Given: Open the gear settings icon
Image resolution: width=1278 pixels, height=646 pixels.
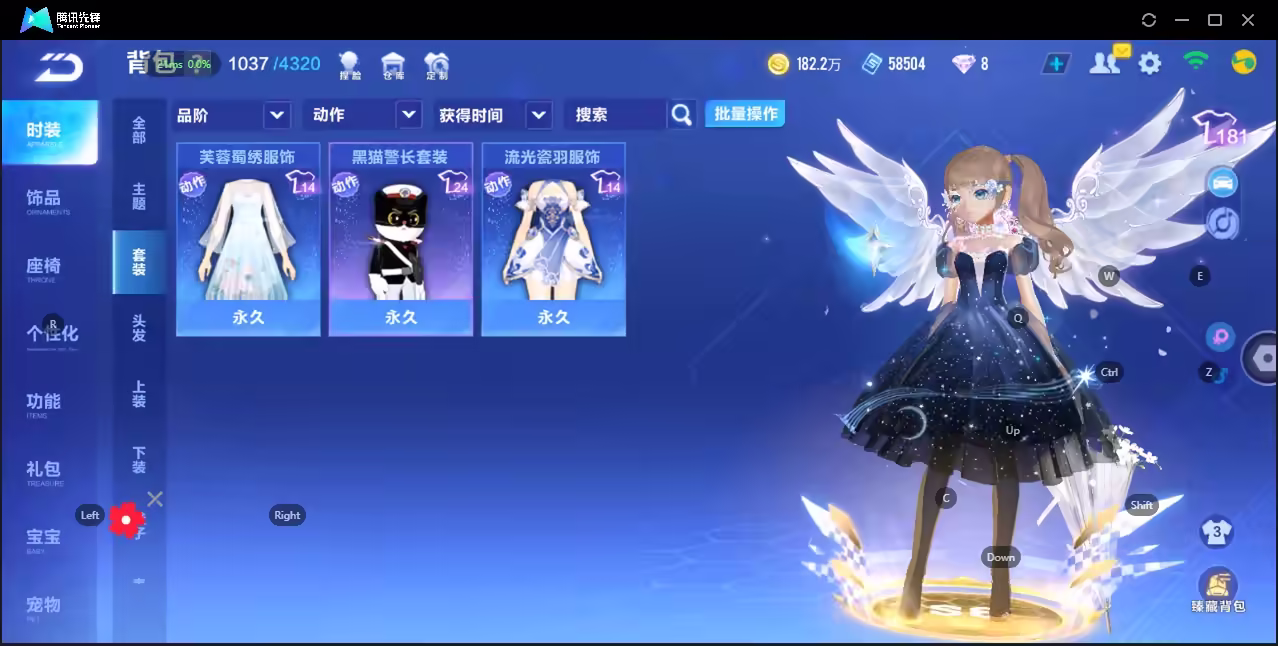Looking at the screenshot, I should 1150,63.
